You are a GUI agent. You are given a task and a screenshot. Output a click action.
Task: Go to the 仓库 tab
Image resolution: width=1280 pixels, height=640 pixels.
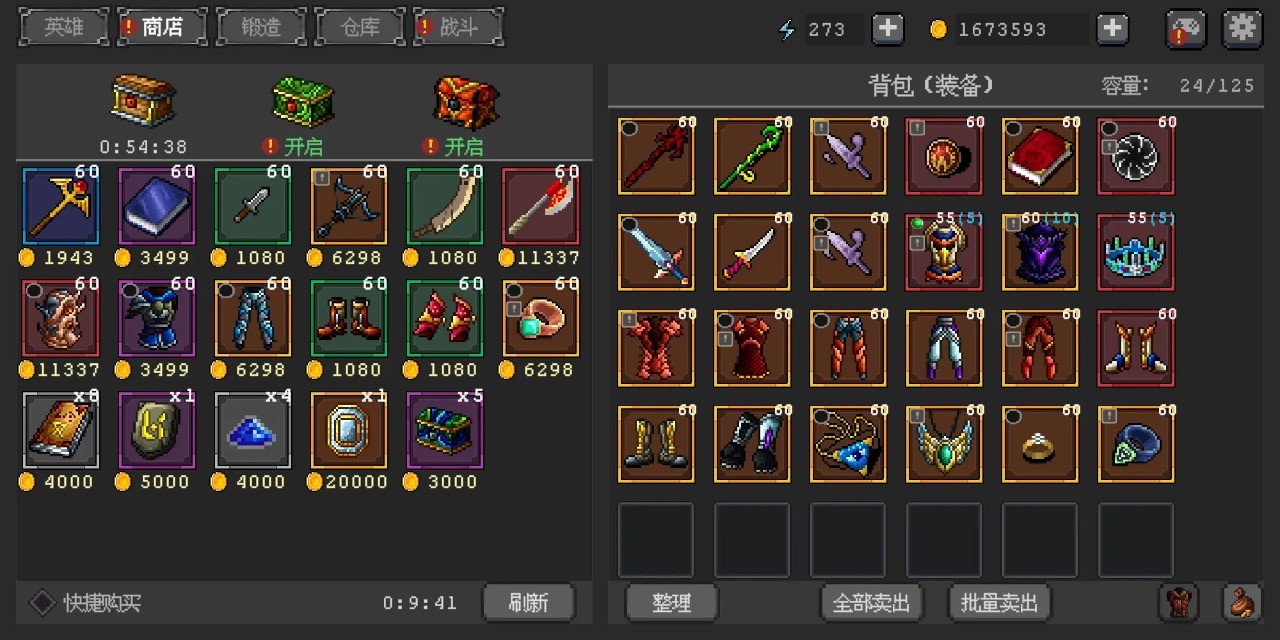(x=359, y=27)
